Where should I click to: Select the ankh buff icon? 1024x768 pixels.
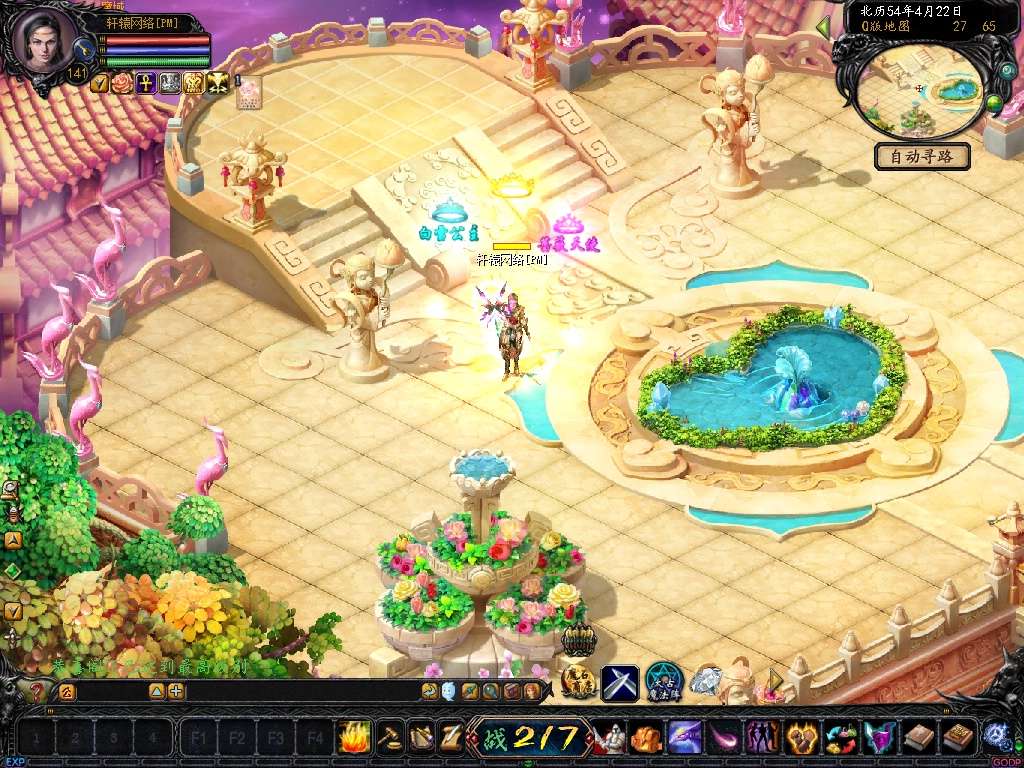pyautogui.click(x=145, y=83)
